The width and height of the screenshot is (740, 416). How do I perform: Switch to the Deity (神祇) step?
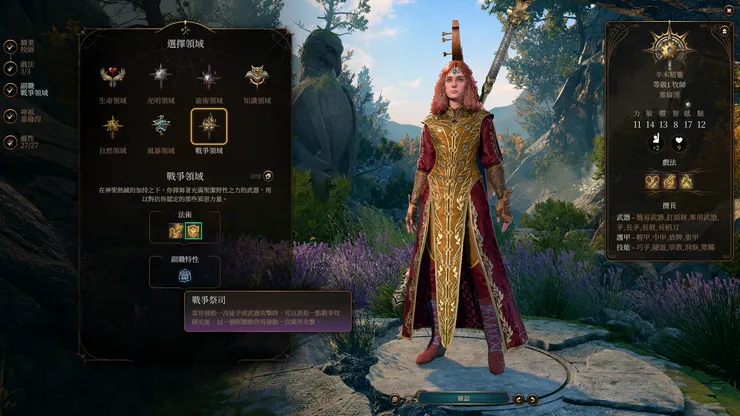point(9,113)
